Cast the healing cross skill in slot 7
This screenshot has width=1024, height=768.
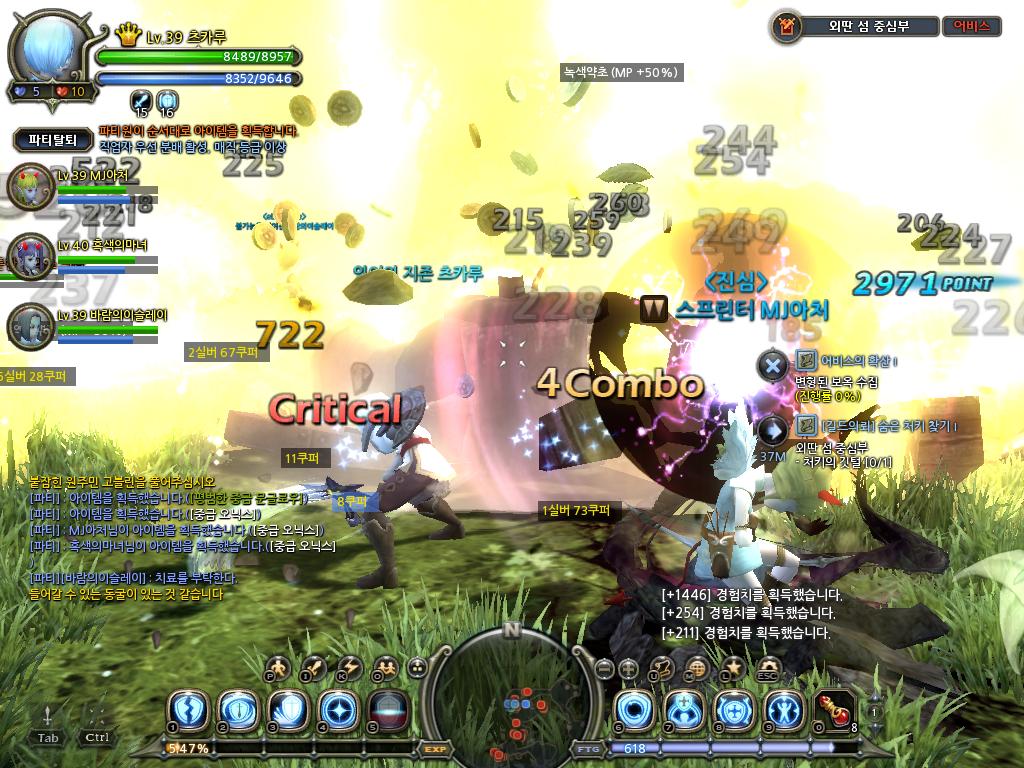[x=683, y=711]
